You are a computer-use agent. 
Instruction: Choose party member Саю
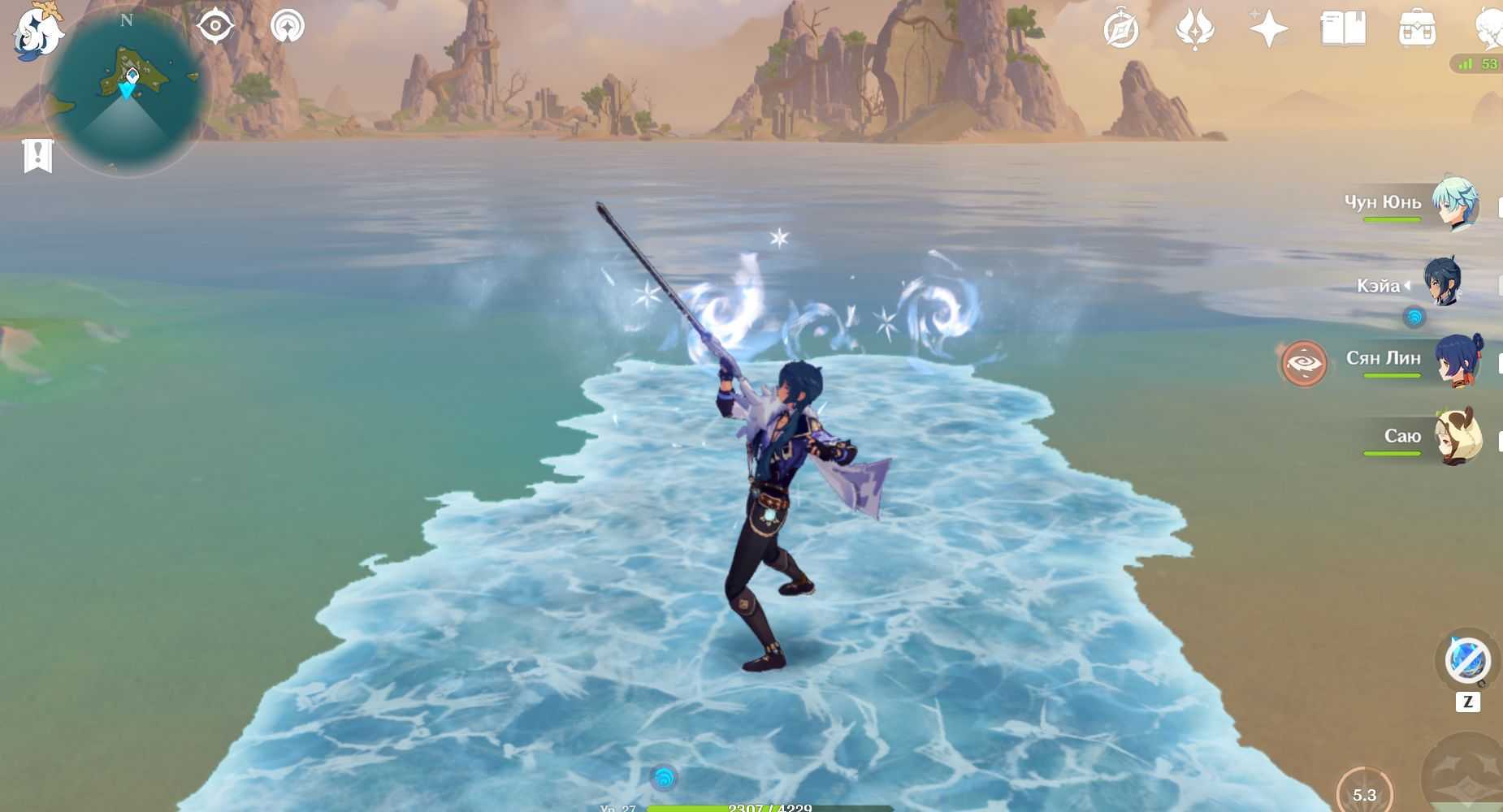click(x=1458, y=437)
